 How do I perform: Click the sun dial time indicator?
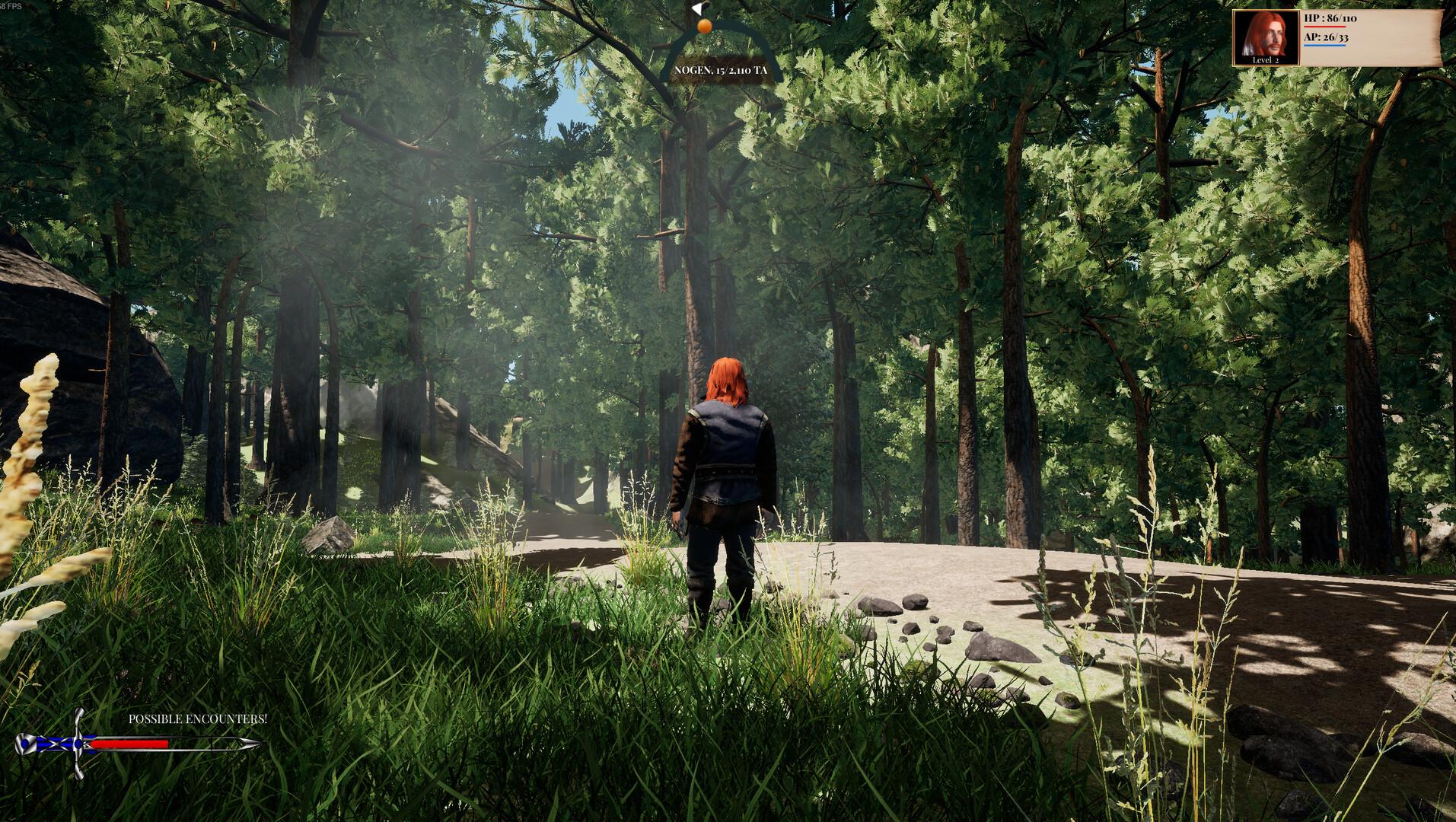tap(704, 27)
